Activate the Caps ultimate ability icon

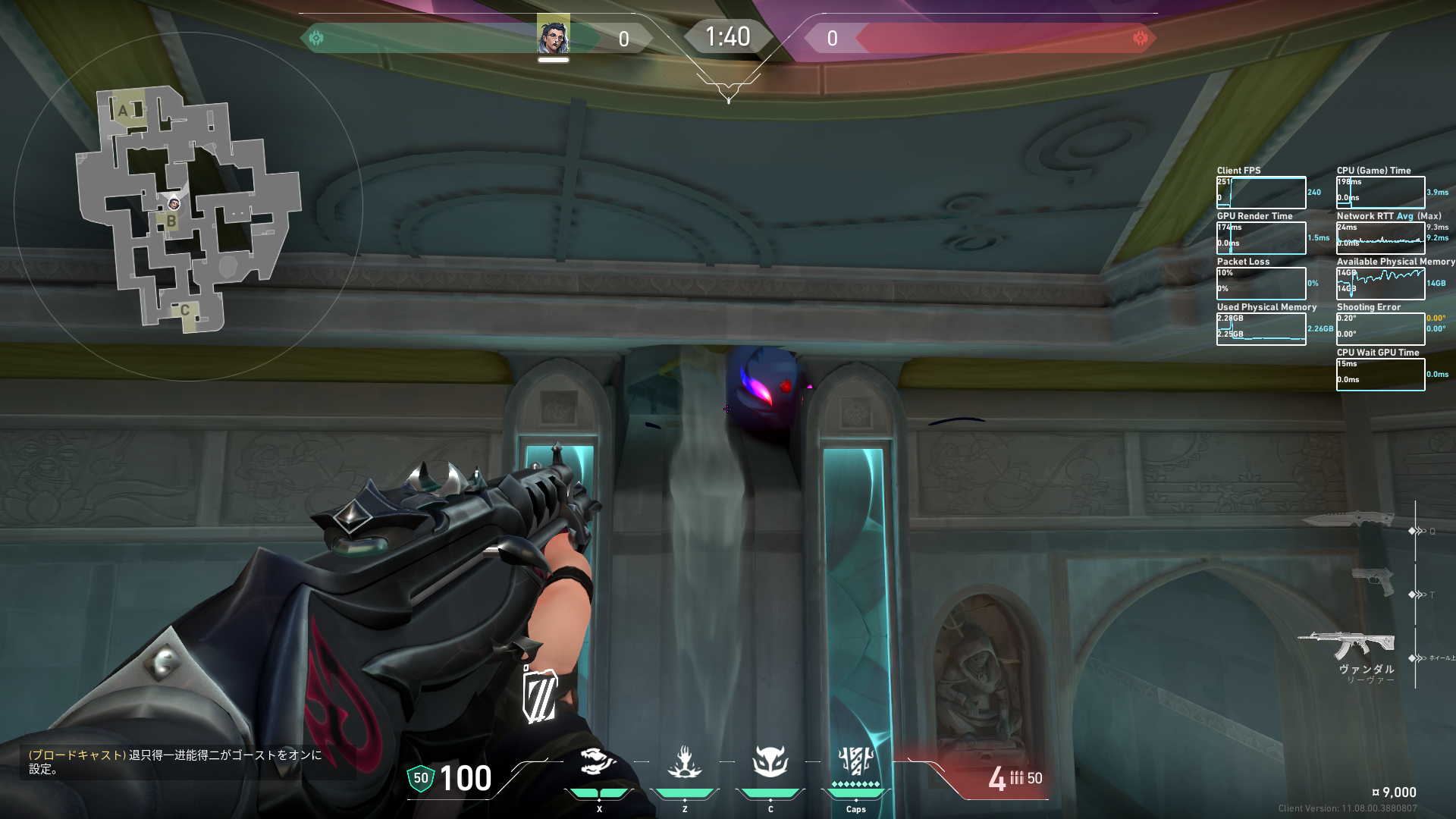[x=855, y=761]
